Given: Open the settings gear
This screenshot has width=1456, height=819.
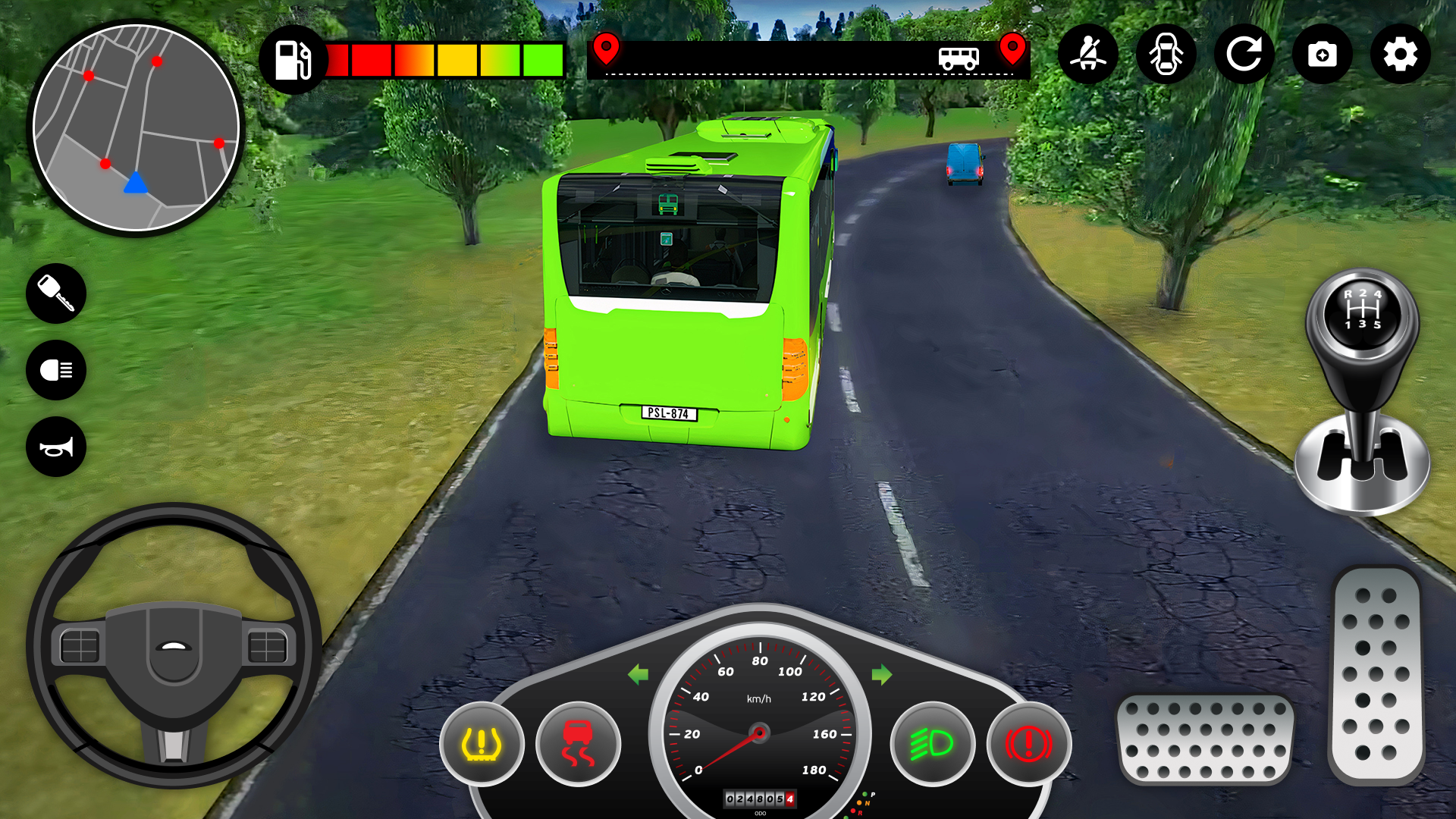Looking at the screenshot, I should (x=1401, y=54).
